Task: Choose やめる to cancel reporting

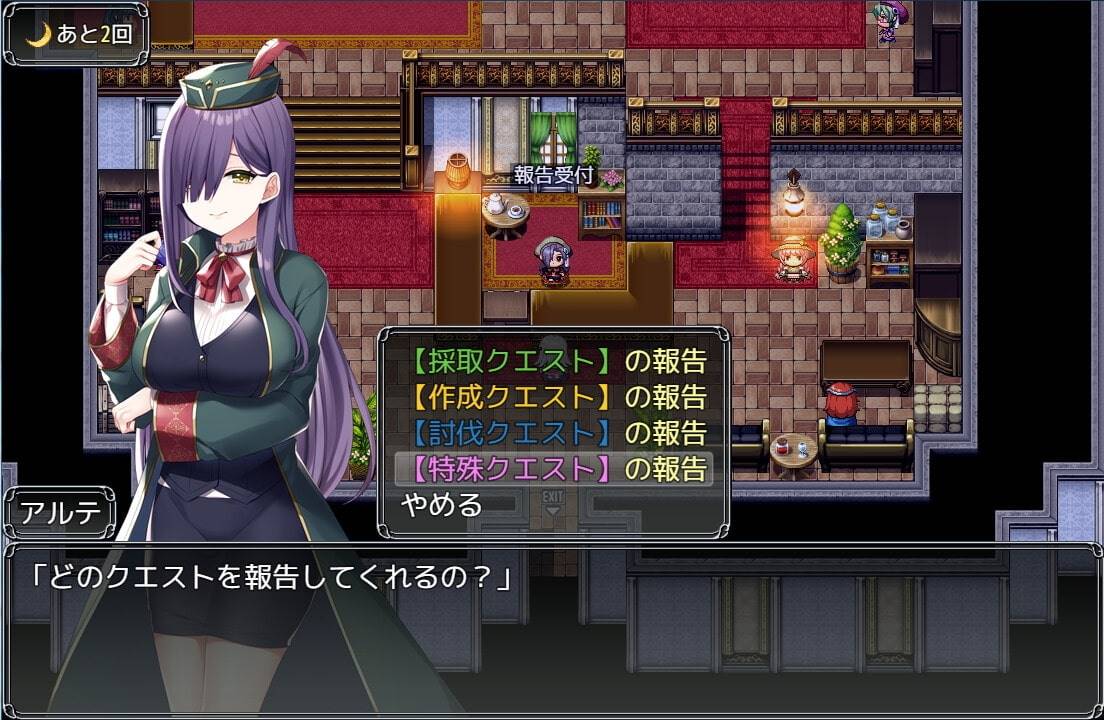Action: (441, 505)
